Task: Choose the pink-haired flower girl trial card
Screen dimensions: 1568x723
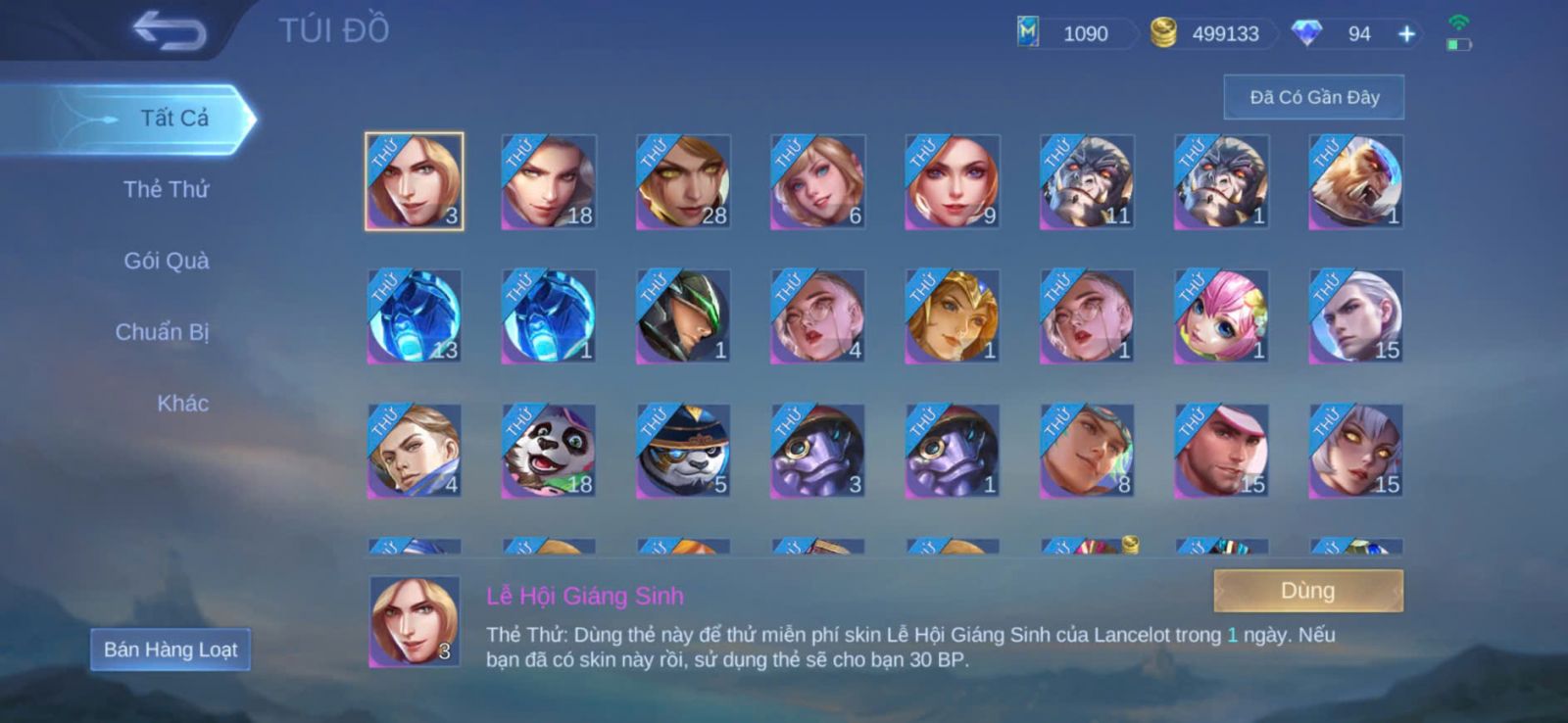Action: pyautogui.click(x=1221, y=316)
